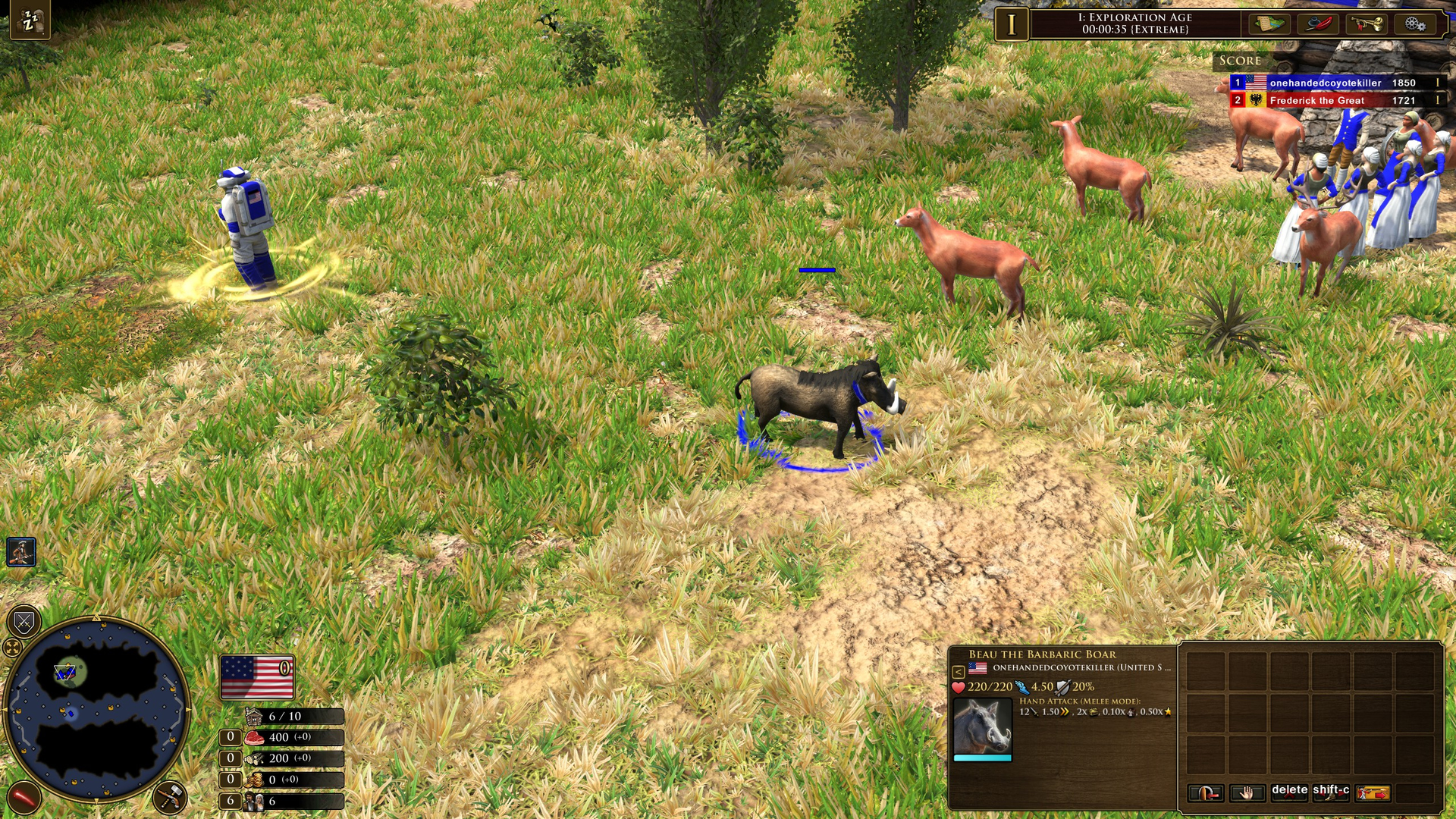Click the cyan health bar under the boar portrait
The height and width of the screenshot is (819, 1456).
click(x=982, y=757)
